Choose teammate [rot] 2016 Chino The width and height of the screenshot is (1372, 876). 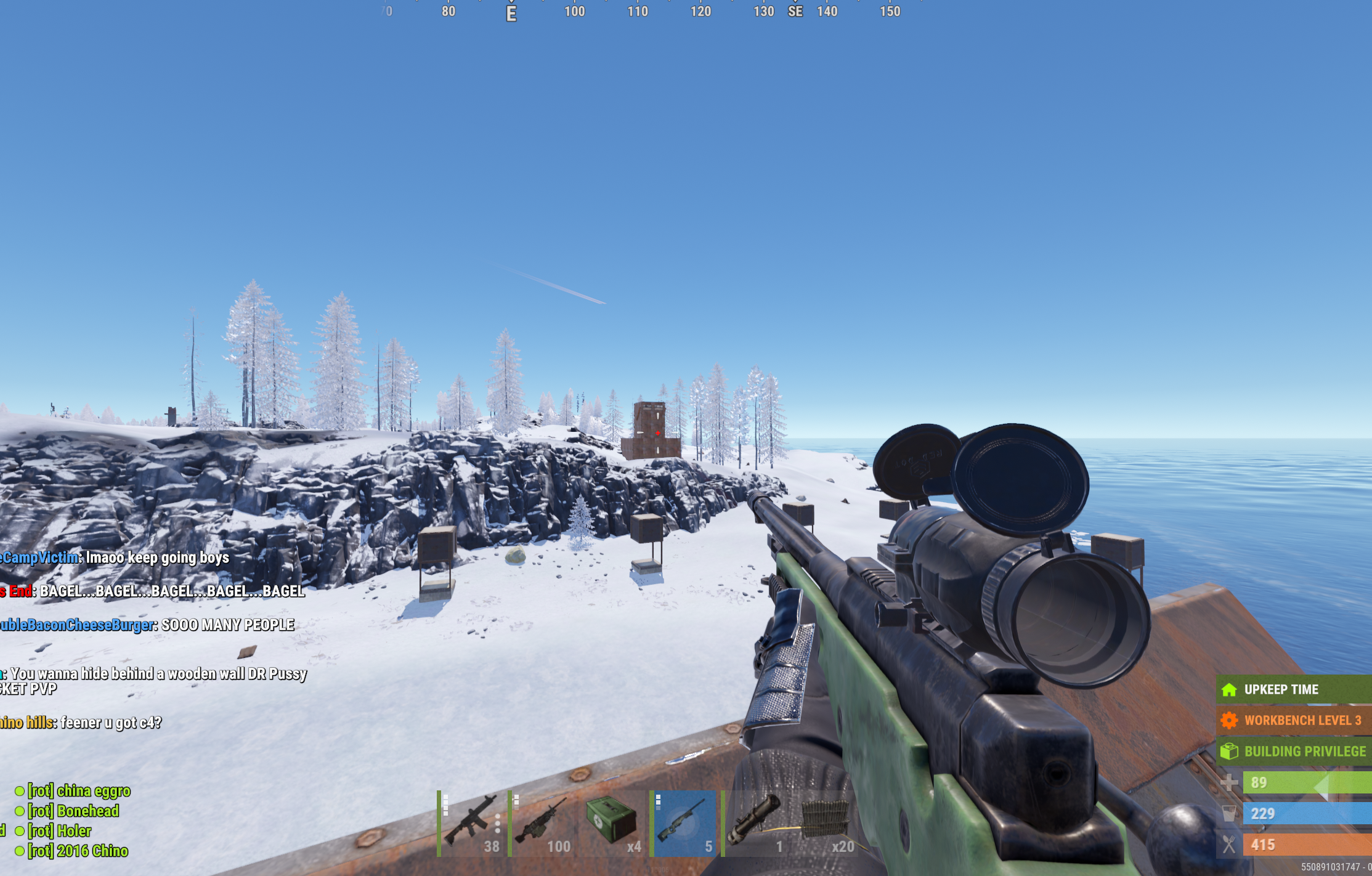[77, 851]
